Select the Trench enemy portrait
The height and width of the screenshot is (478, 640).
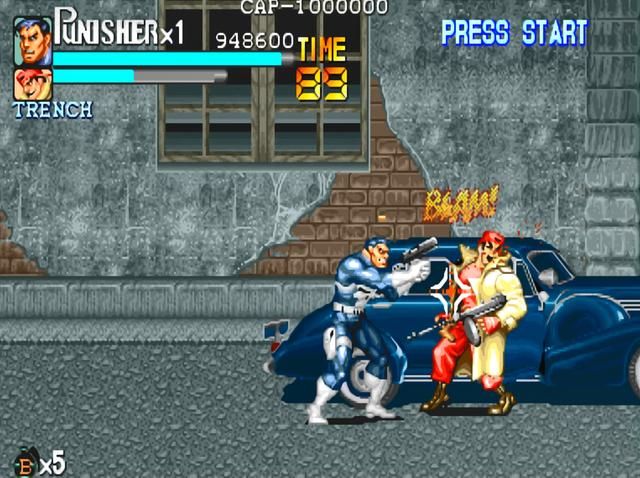32,84
